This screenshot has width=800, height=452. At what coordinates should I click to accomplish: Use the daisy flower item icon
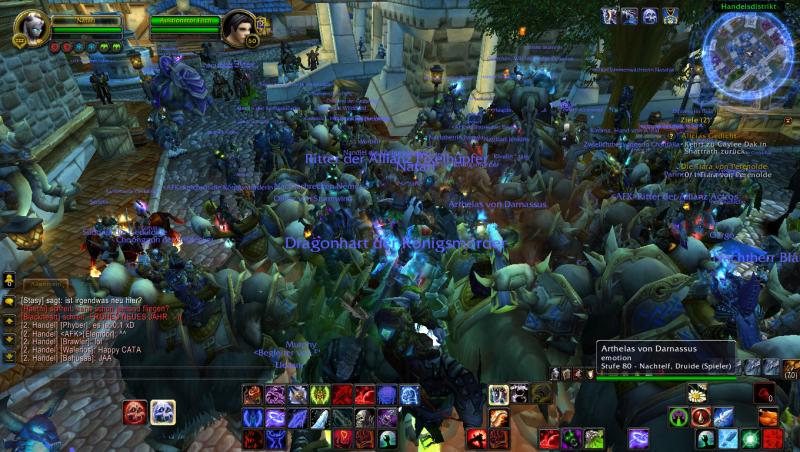[697, 393]
